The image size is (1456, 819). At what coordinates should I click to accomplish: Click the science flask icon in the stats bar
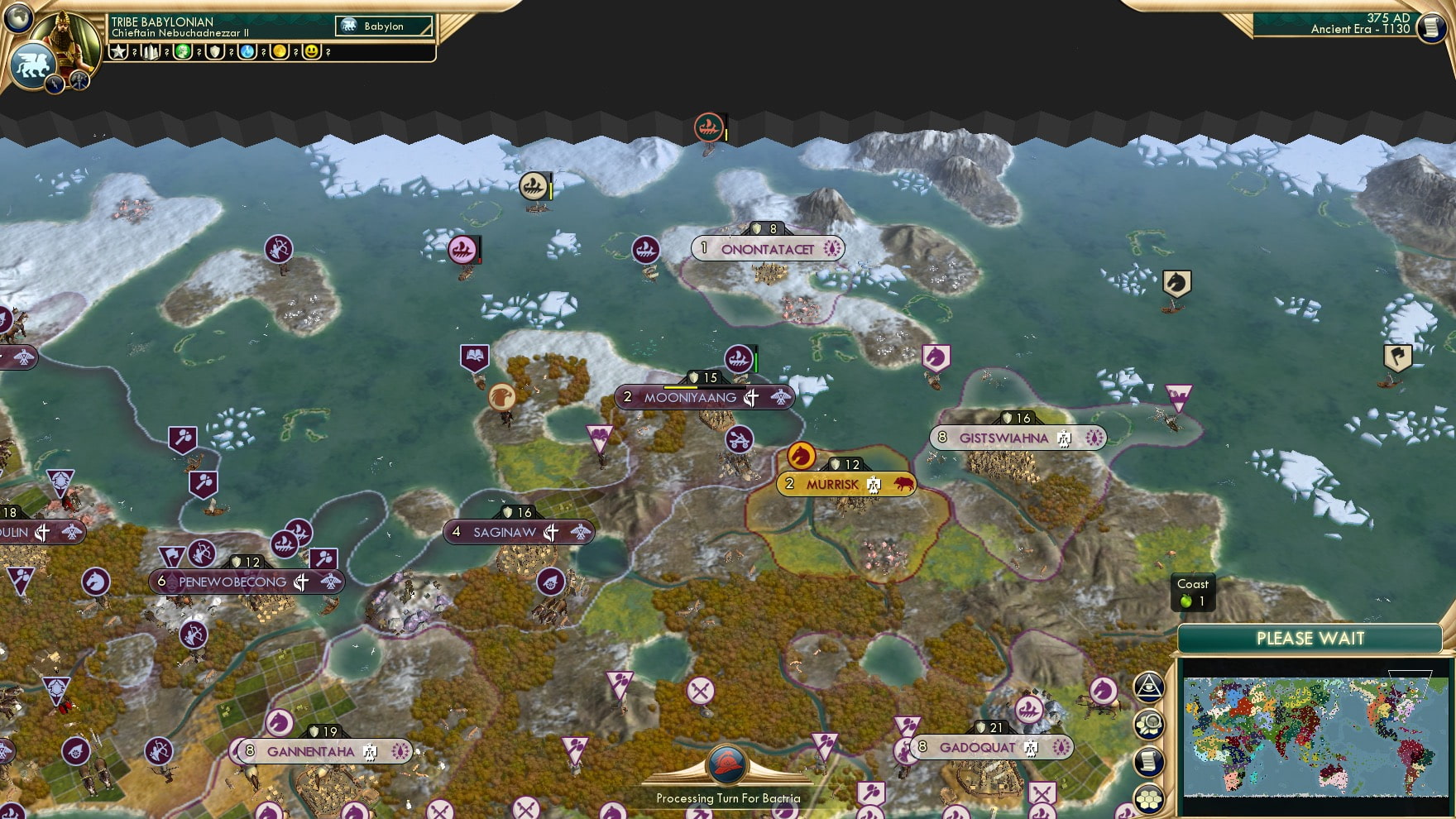tap(247, 51)
